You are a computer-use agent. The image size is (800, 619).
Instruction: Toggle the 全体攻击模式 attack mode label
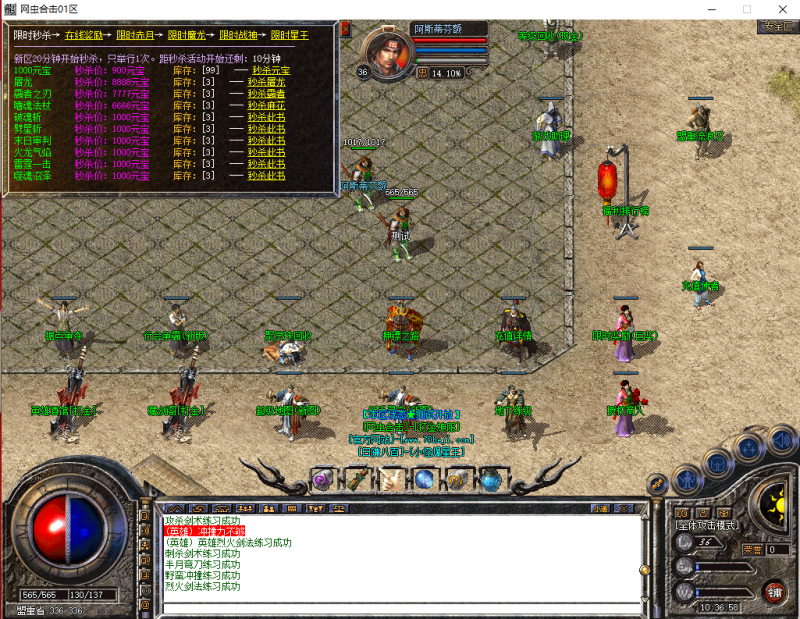[x=708, y=524]
